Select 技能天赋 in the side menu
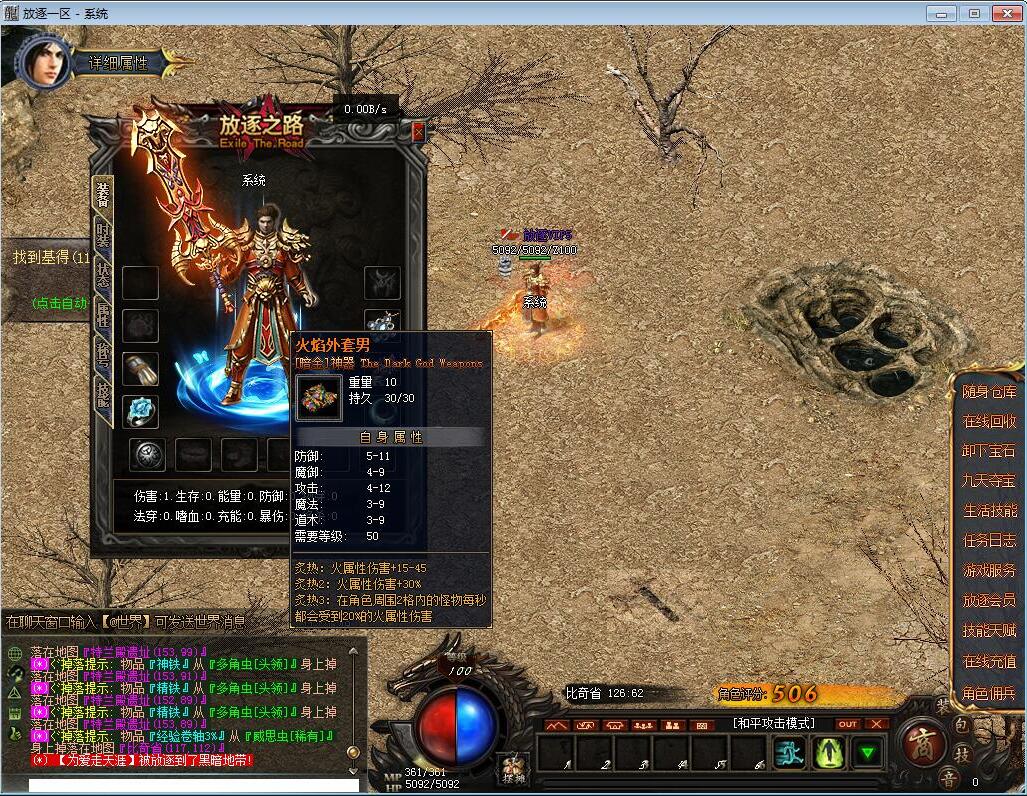The image size is (1027, 796). pos(989,631)
